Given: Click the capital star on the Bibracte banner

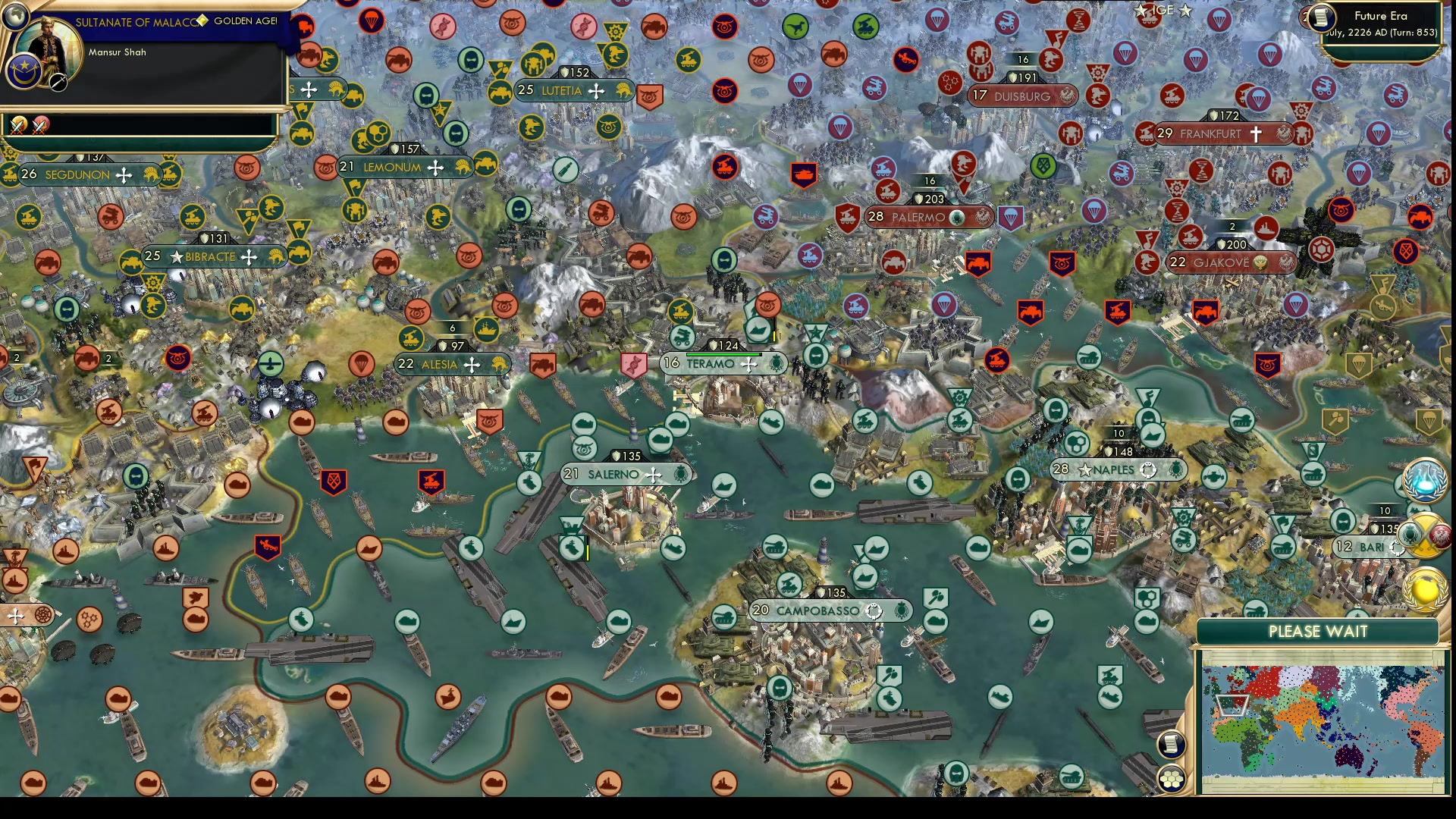Looking at the screenshot, I should coord(177,257).
